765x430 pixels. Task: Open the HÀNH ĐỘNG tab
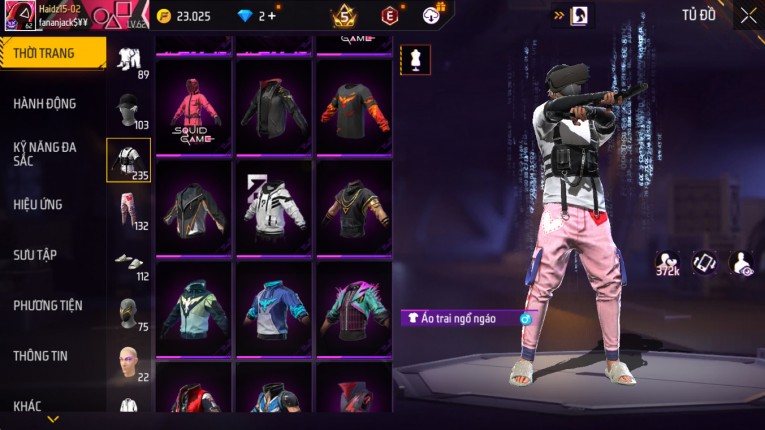tap(45, 103)
